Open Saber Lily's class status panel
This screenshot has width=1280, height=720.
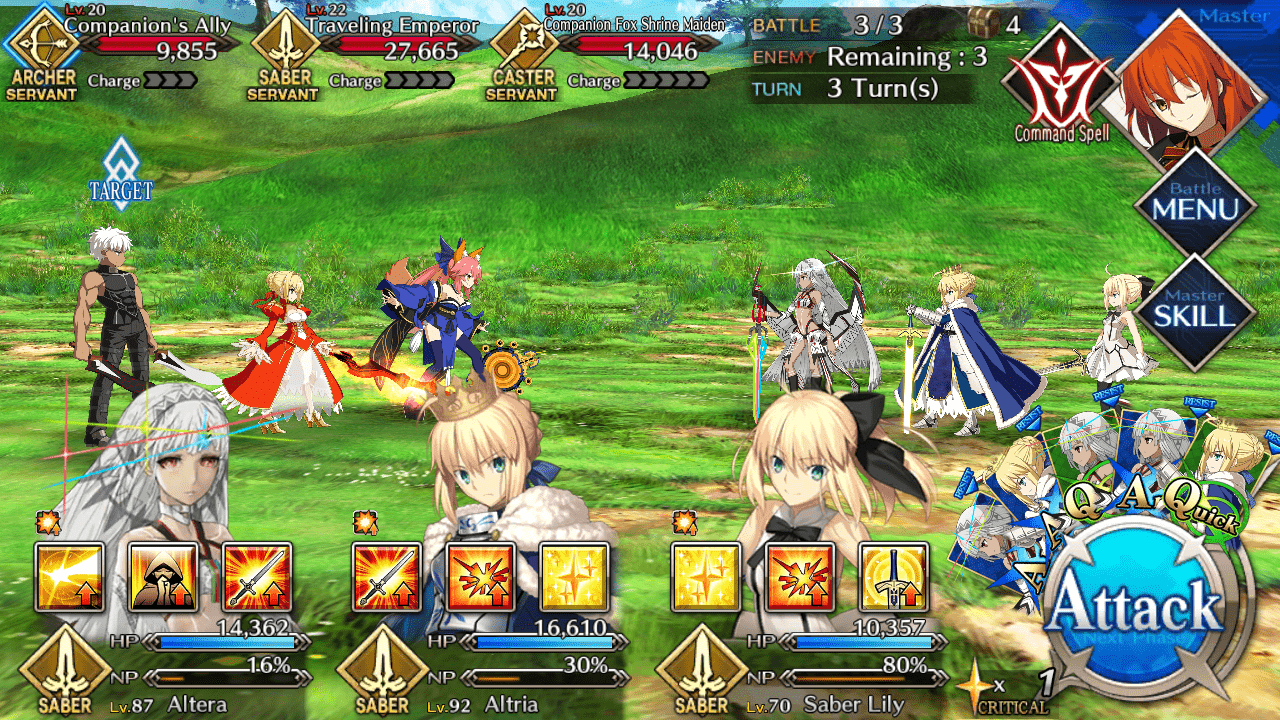(x=701, y=672)
